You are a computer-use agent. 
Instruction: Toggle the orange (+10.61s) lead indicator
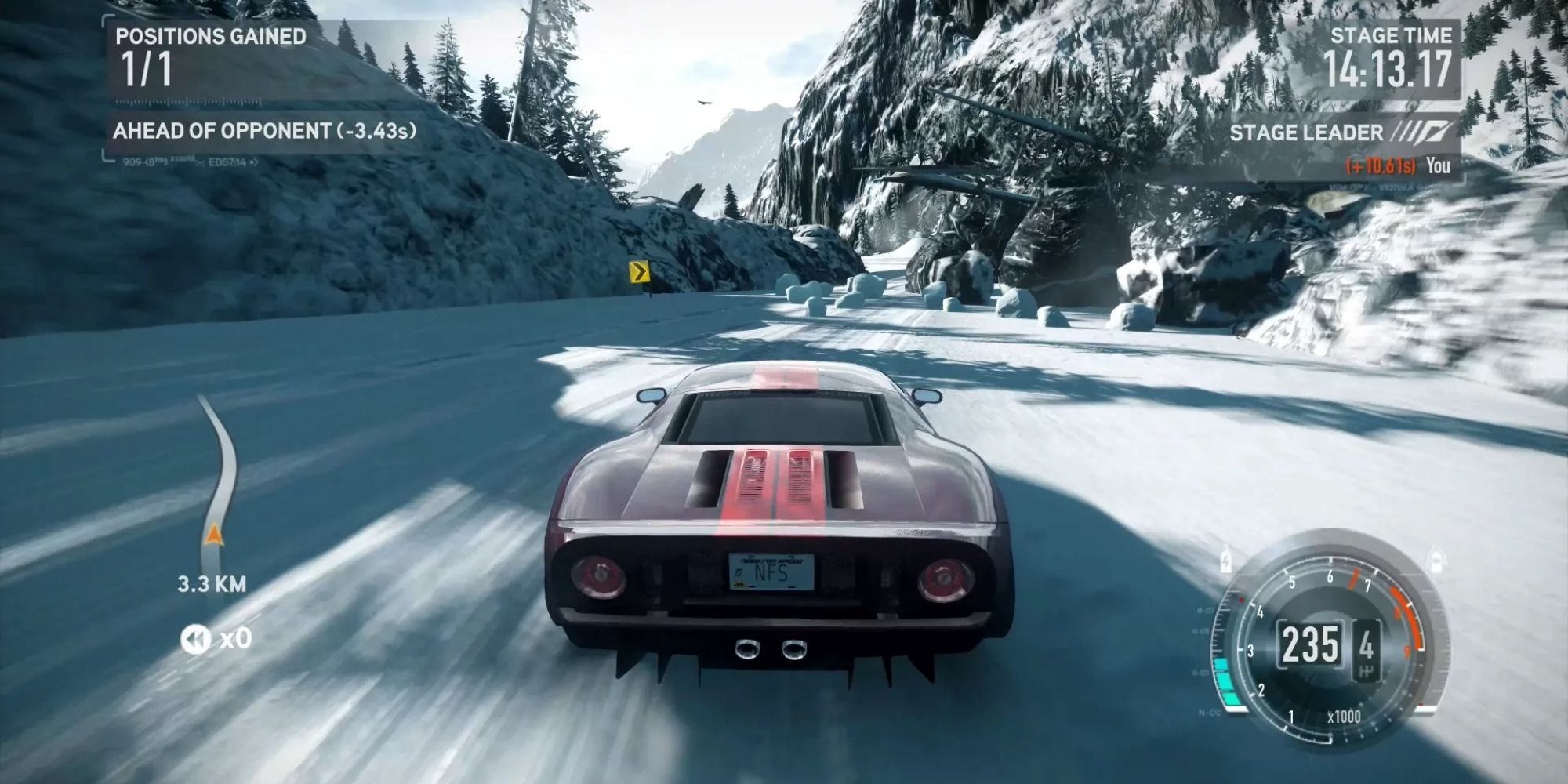pyautogui.click(x=1381, y=167)
